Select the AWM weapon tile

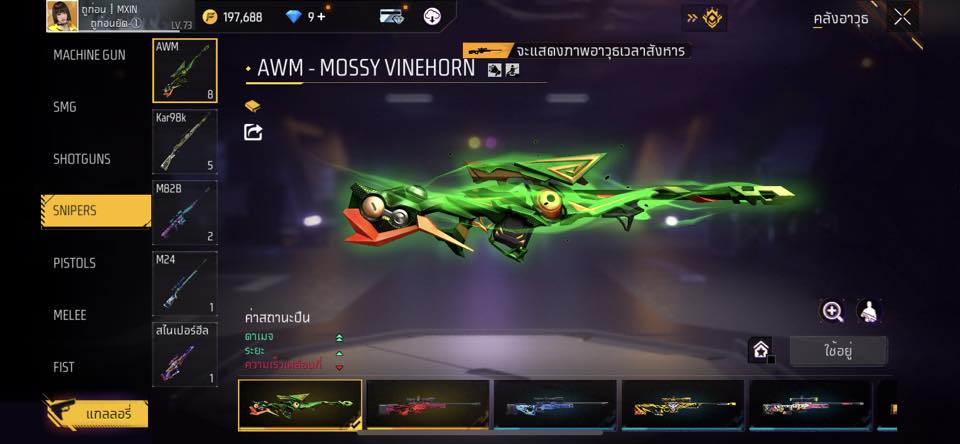pyautogui.click(x=185, y=71)
